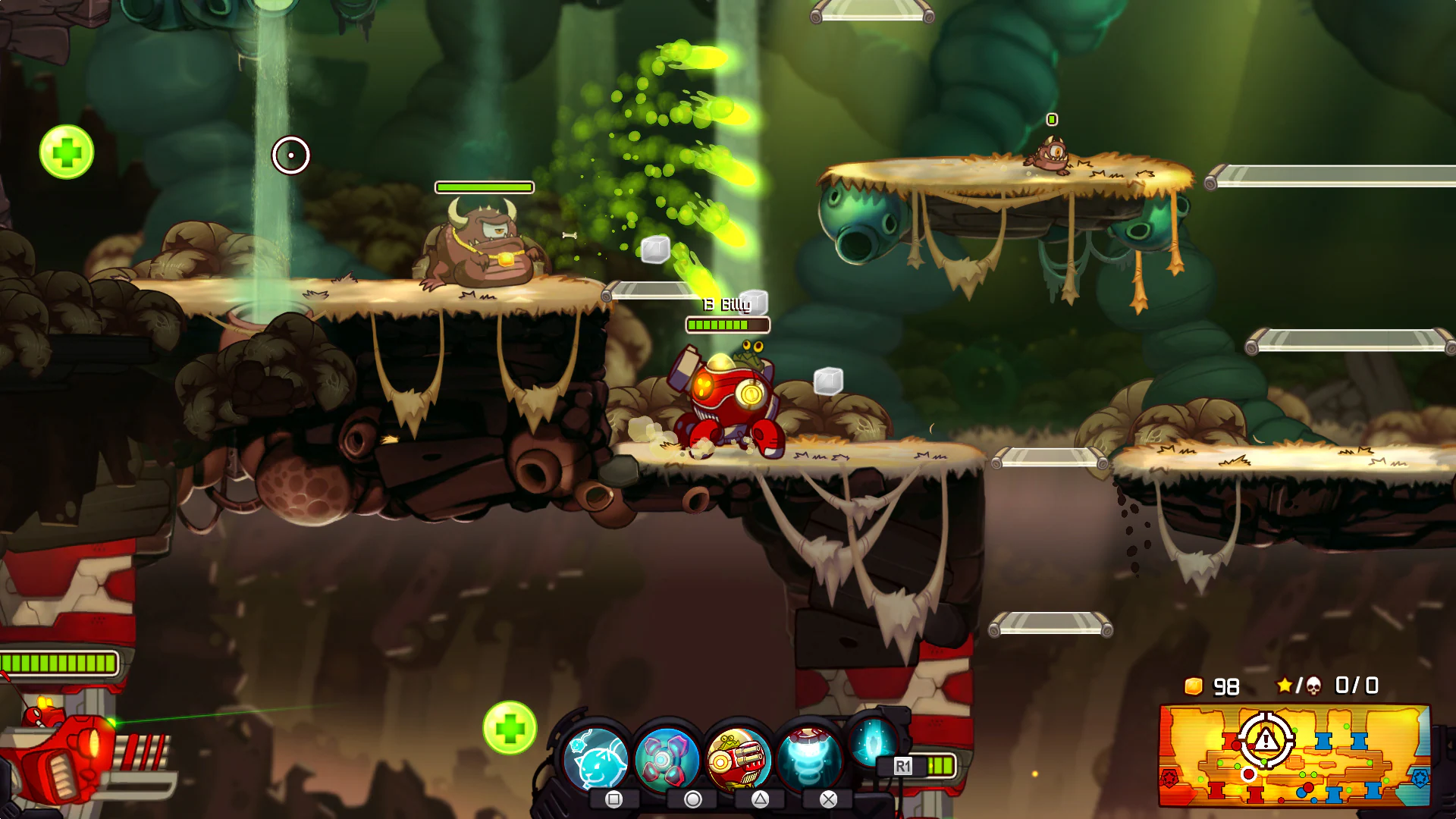Click the circular target reticle marker

(292, 154)
